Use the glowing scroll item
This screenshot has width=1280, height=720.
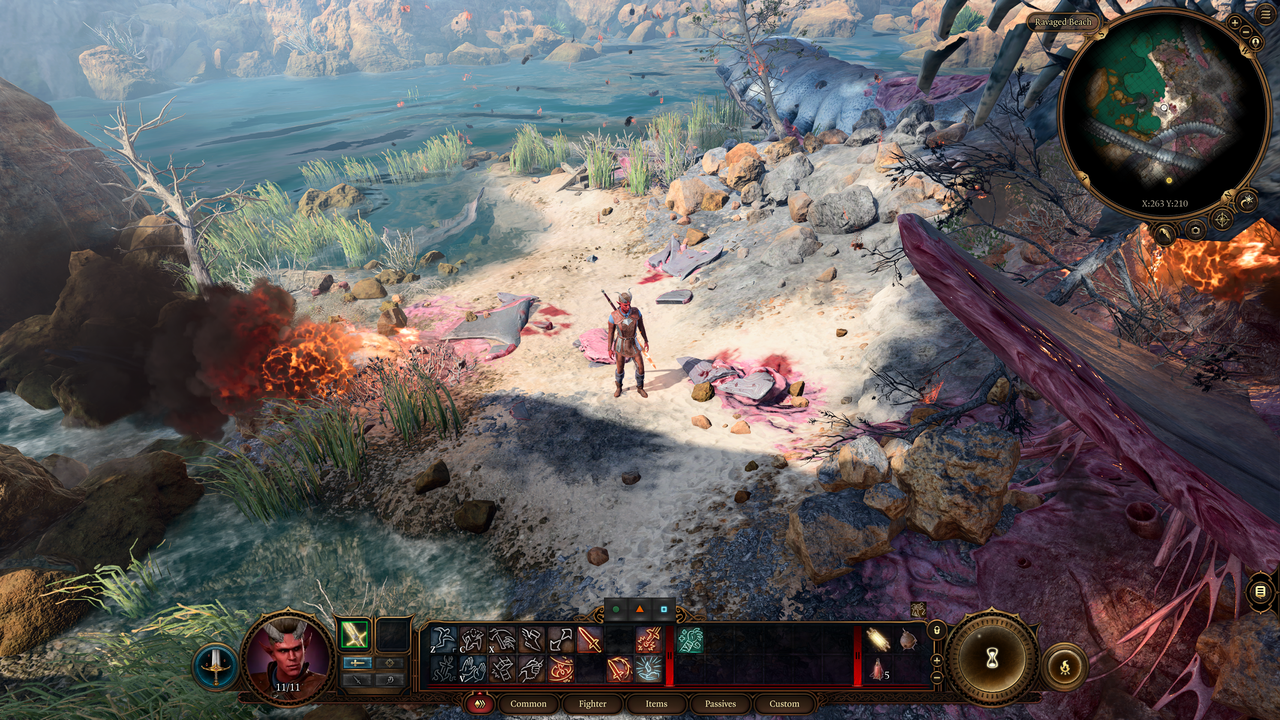pyautogui.click(x=878, y=640)
